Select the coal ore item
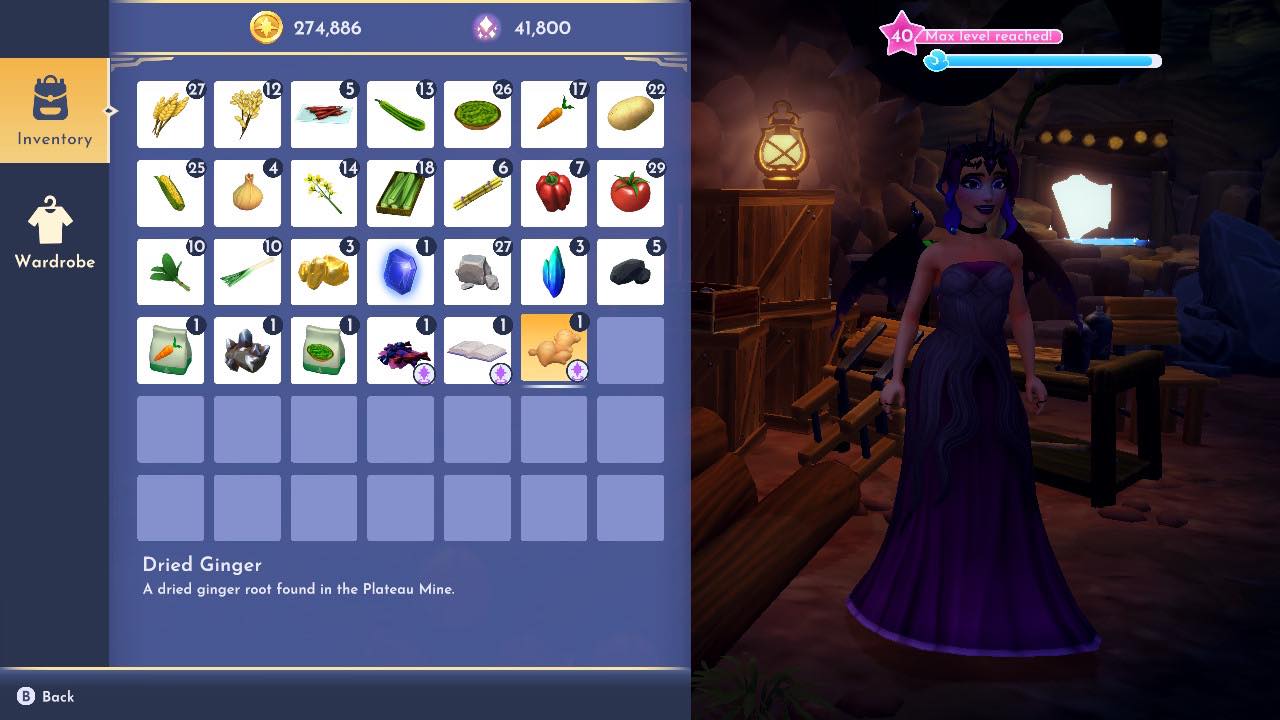 [x=630, y=271]
